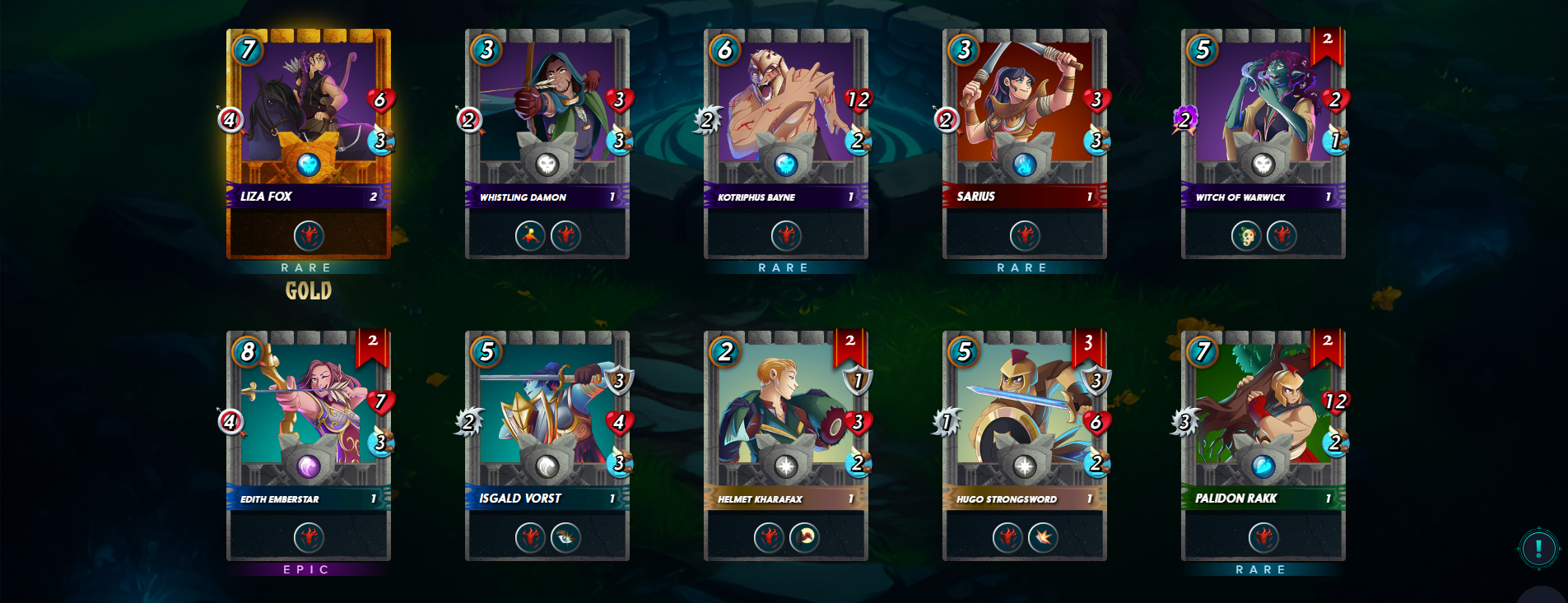This screenshot has height=603, width=1568.
Task: Pick the Kotriphus Bayne card
Action: tap(786, 144)
